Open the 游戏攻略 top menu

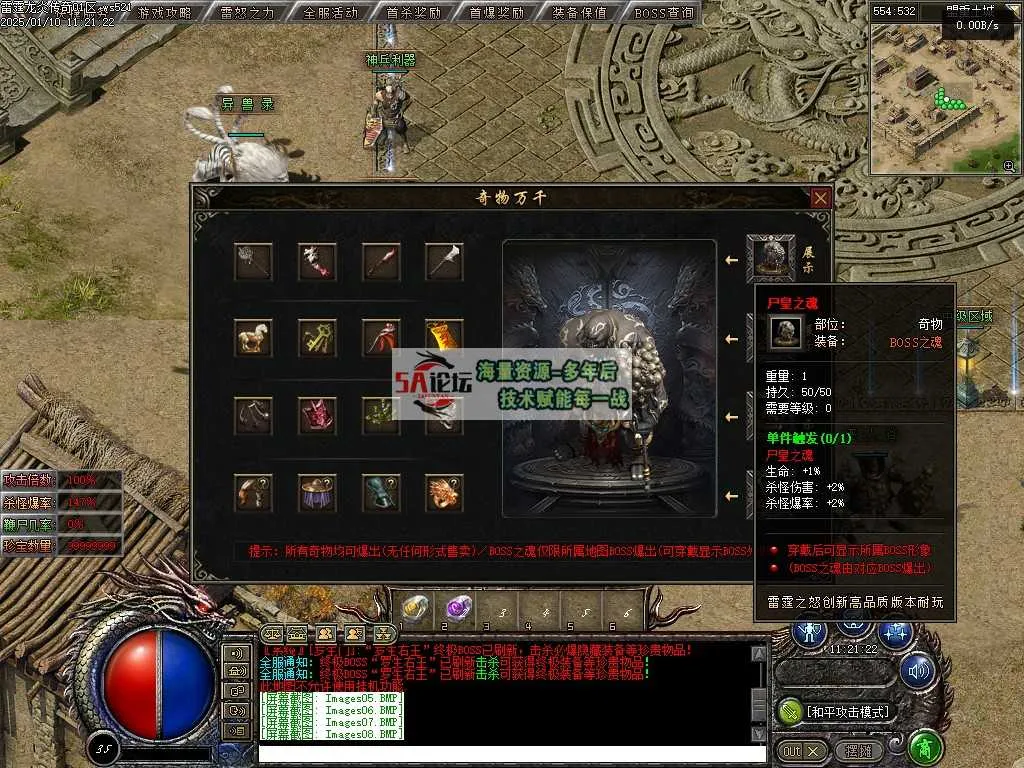pyautogui.click(x=165, y=13)
